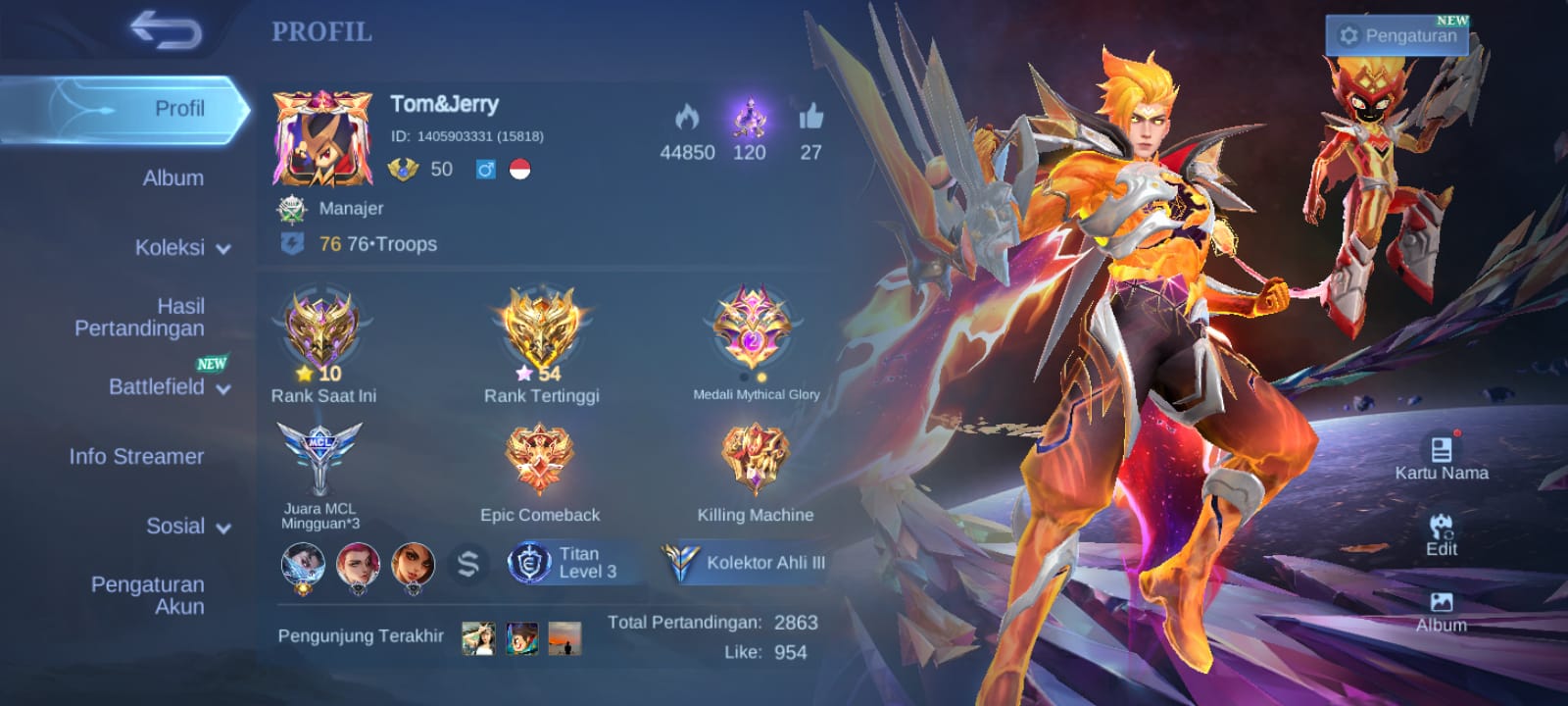The height and width of the screenshot is (706, 1568).
Task: Open the Pengaturan settings button
Action: 1401,36
